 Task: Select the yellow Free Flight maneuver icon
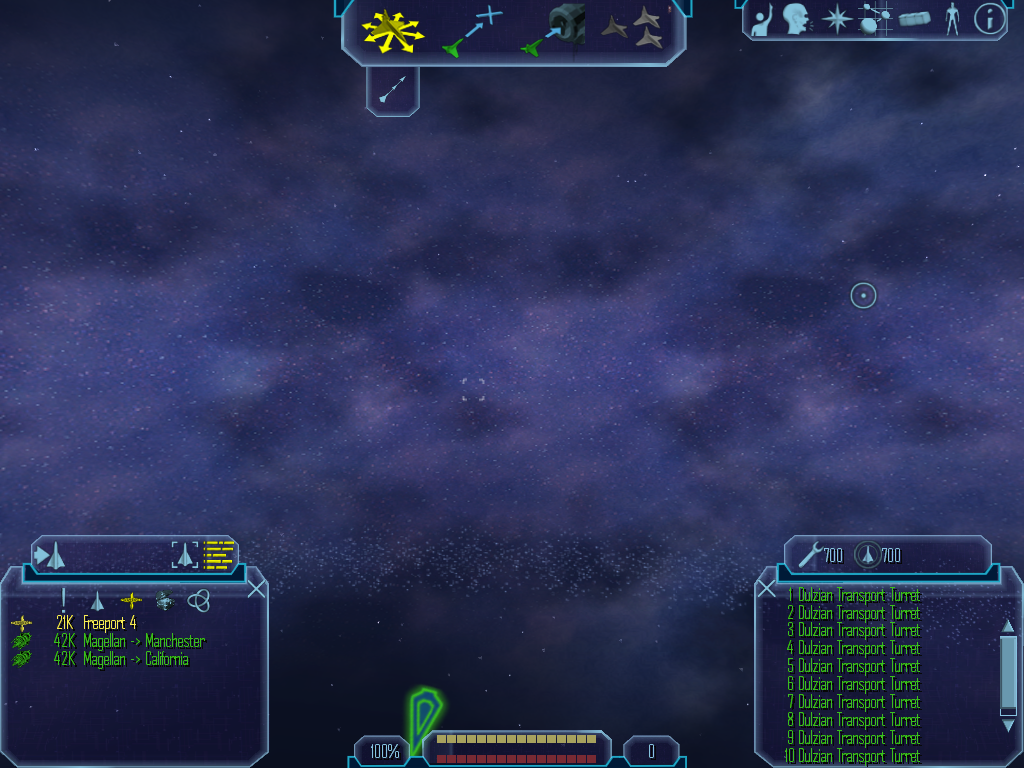tap(393, 31)
